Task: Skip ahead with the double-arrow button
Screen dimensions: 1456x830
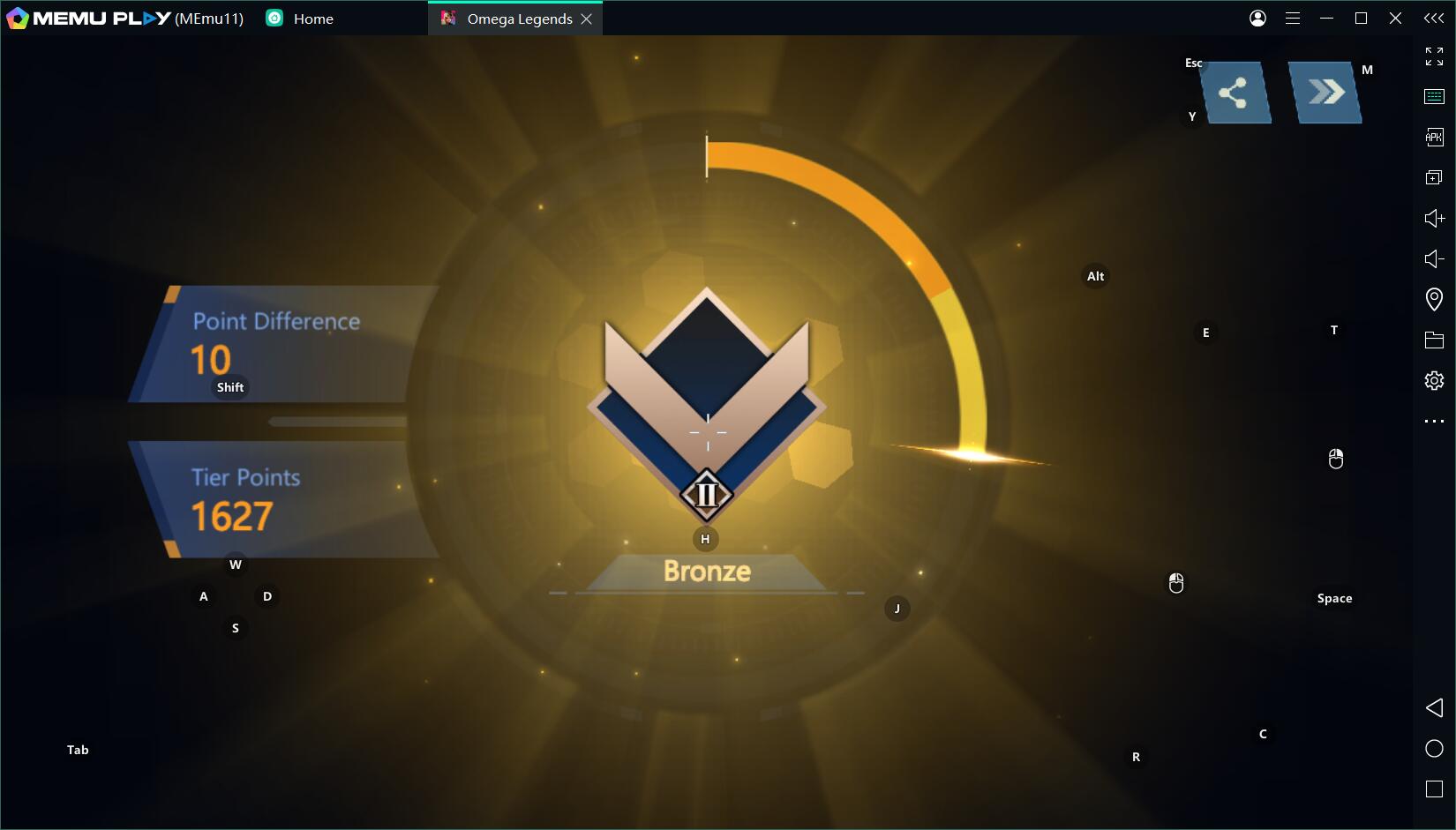Action: click(x=1325, y=92)
